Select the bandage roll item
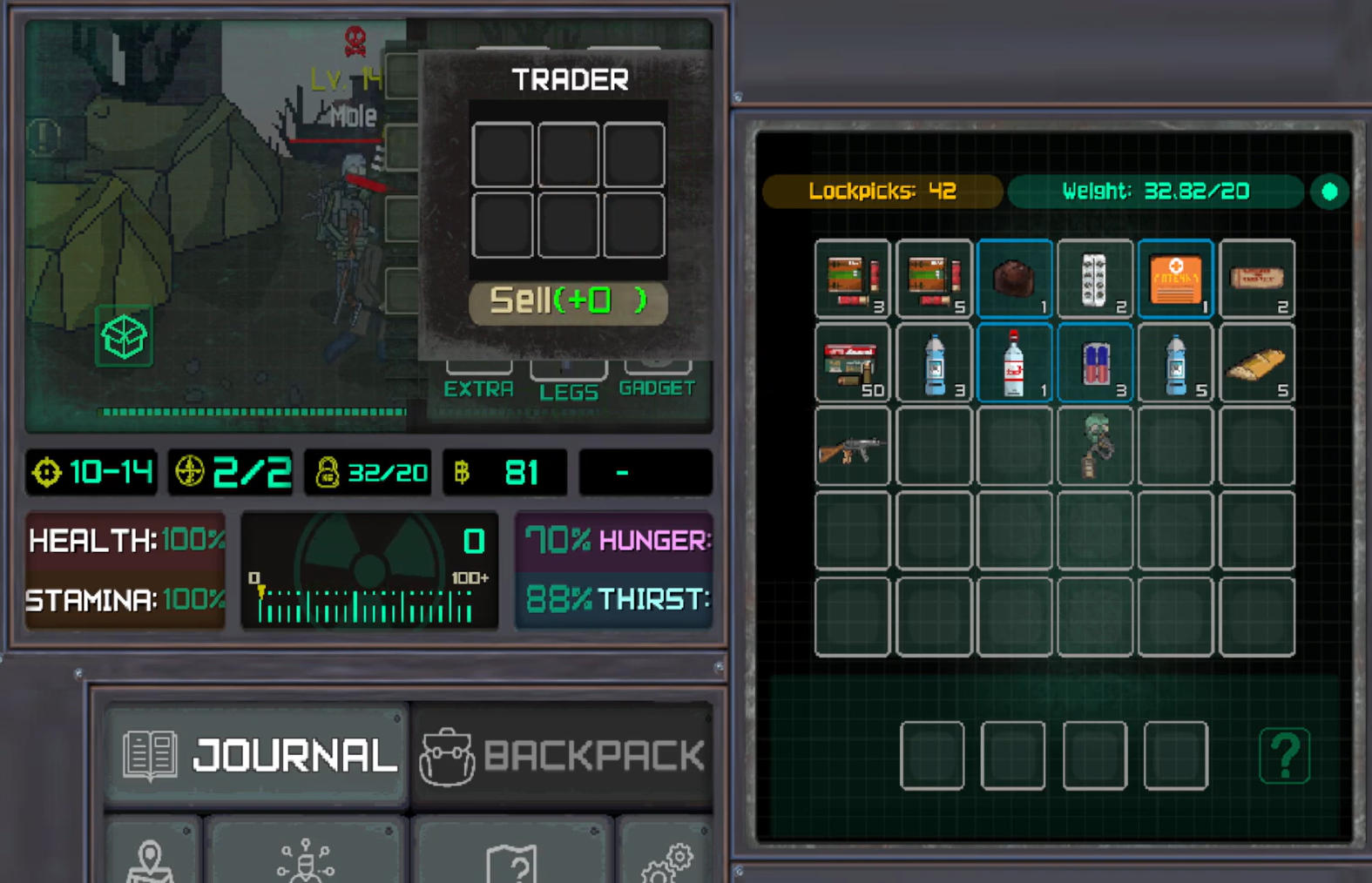Screen dimensions: 1372x883 click(1256, 279)
